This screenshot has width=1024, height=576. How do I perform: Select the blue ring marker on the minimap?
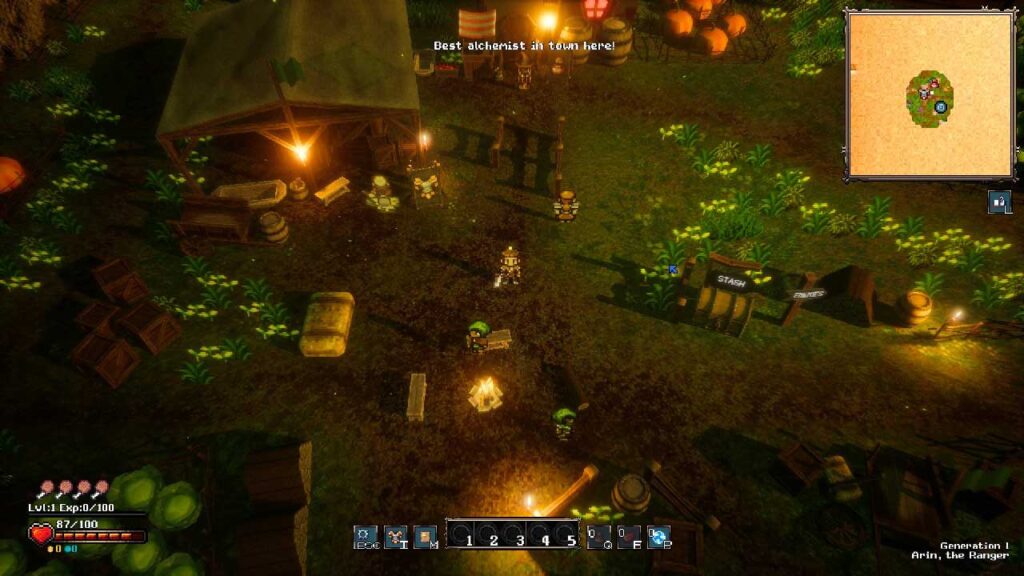(x=941, y=107)
